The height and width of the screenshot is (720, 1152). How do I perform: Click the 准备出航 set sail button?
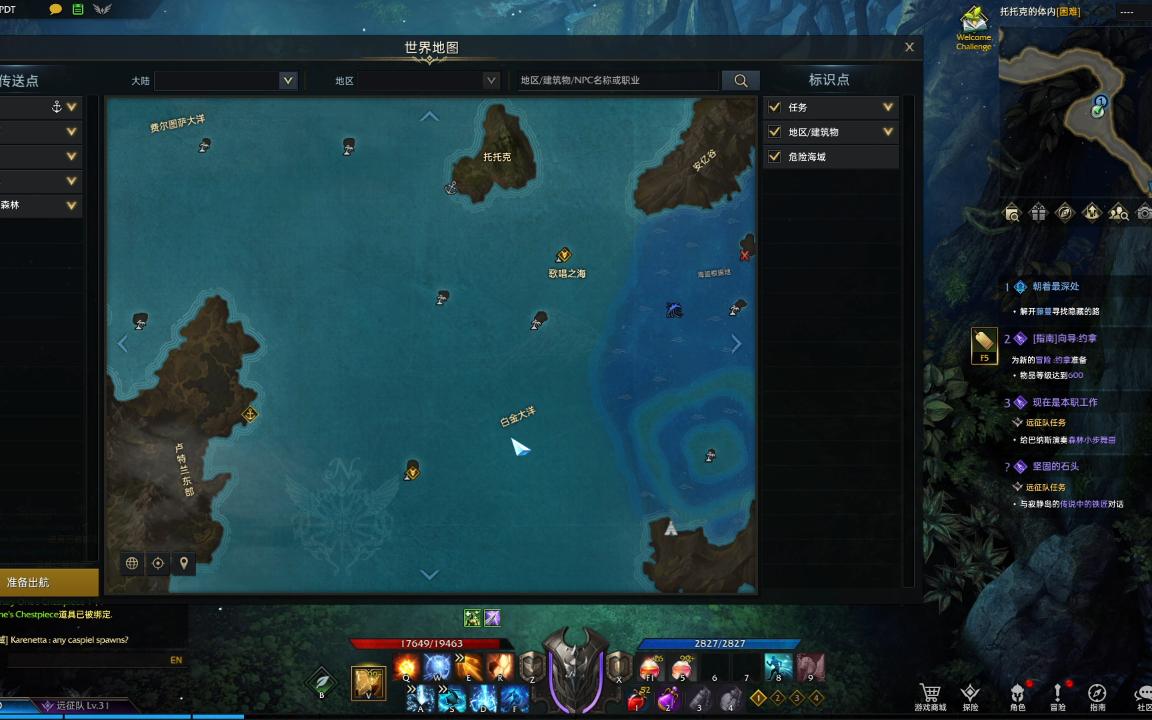(40, 582)
